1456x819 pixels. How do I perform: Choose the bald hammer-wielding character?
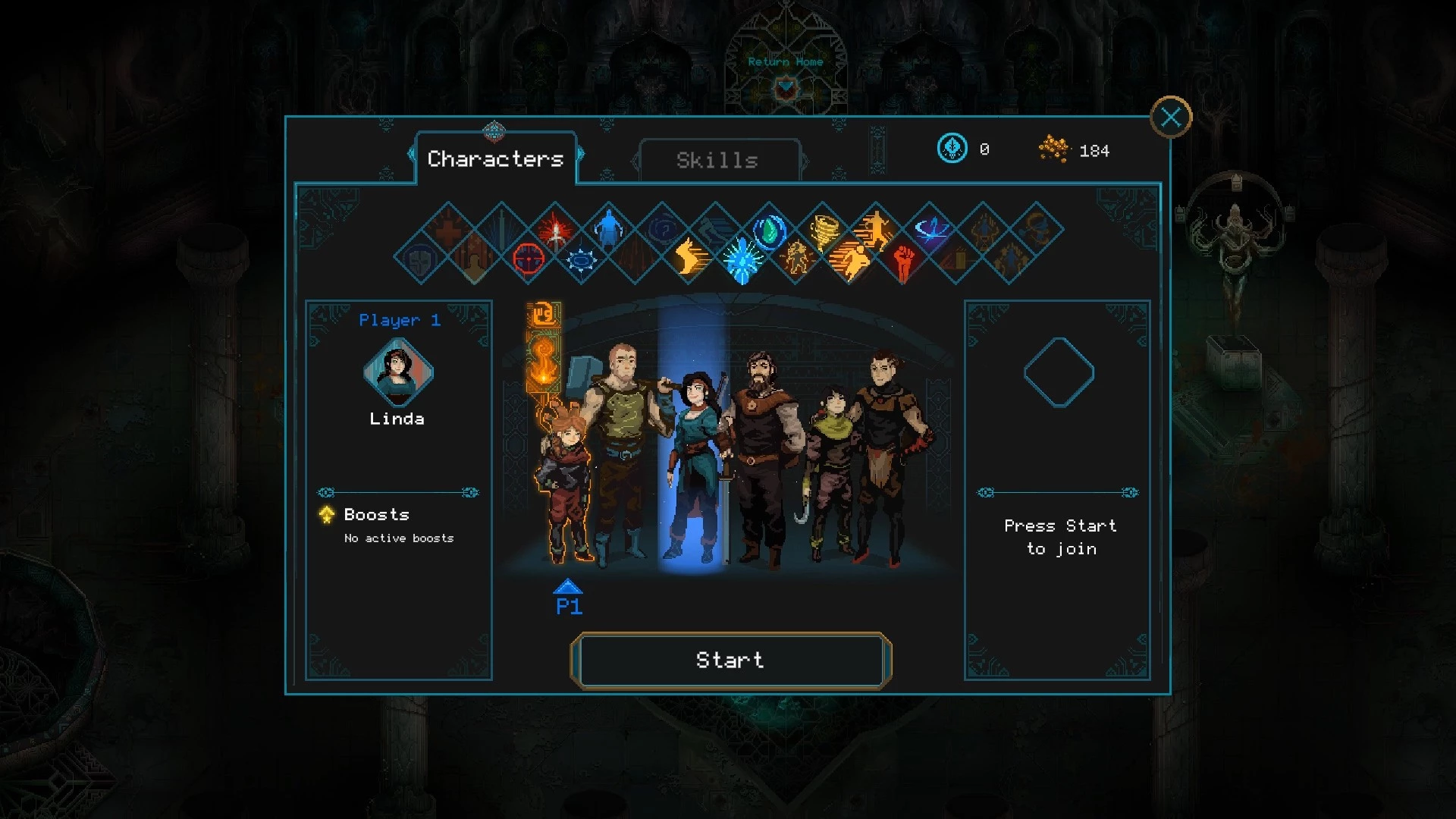click(622, 440)
